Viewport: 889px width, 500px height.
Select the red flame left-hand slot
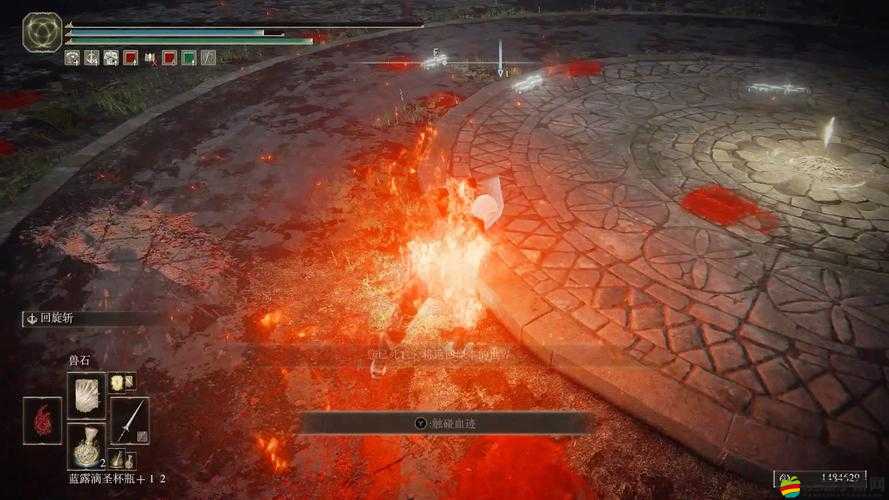43,420
